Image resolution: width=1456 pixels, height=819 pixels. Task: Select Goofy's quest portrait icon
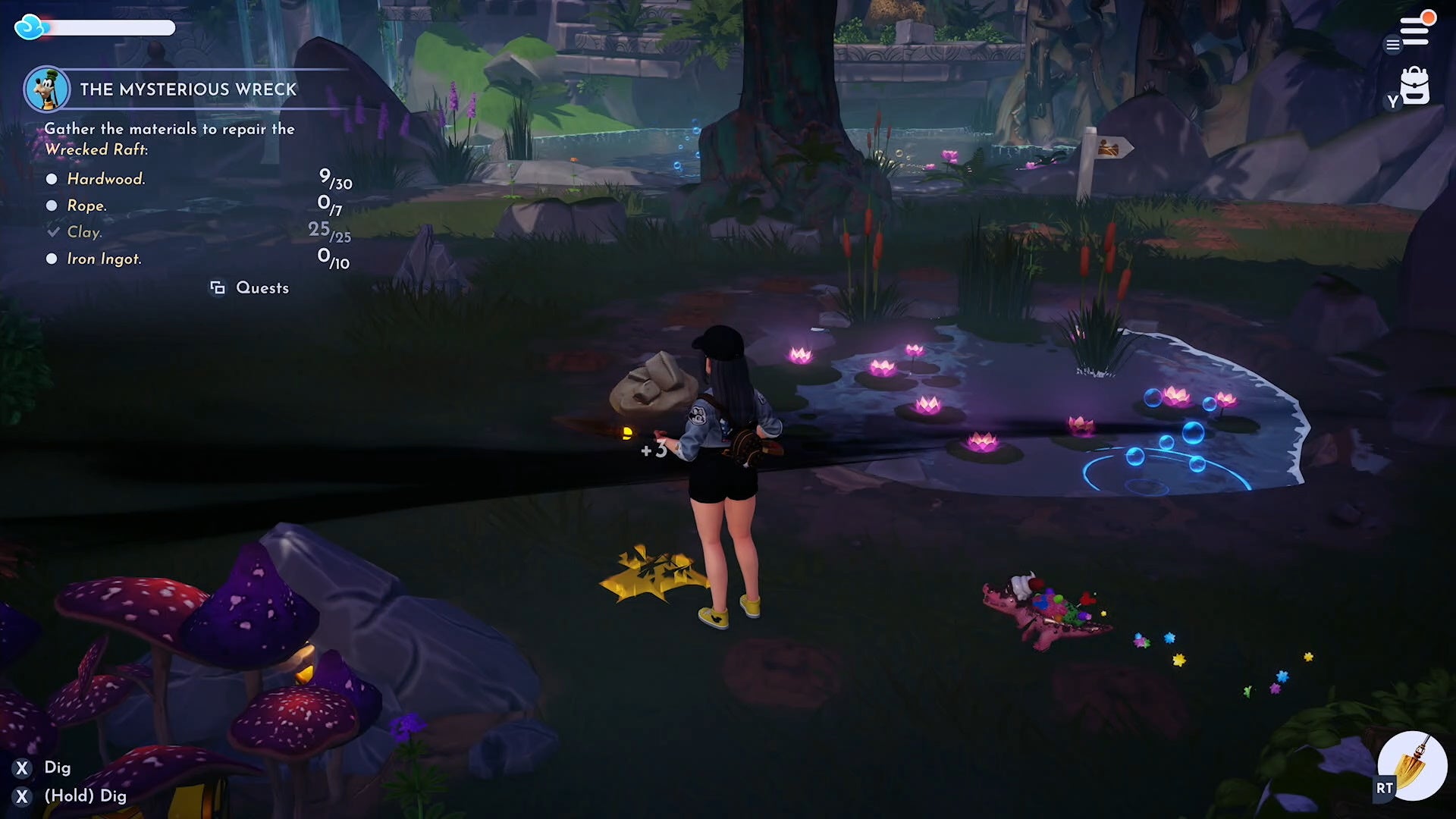coord(47,89)
